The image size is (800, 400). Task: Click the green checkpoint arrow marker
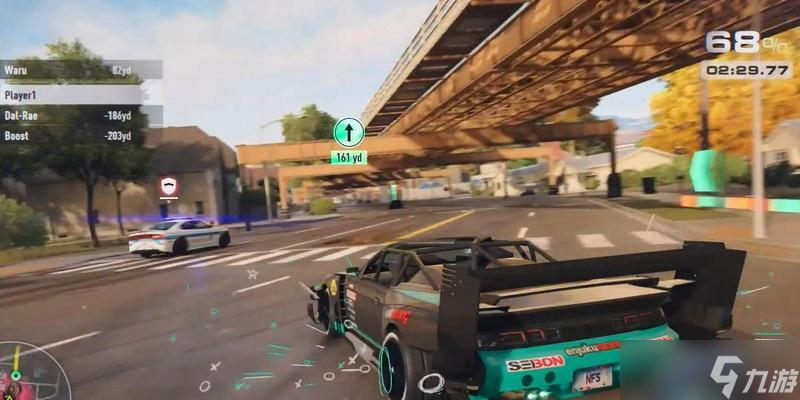[x=348, y=132]
